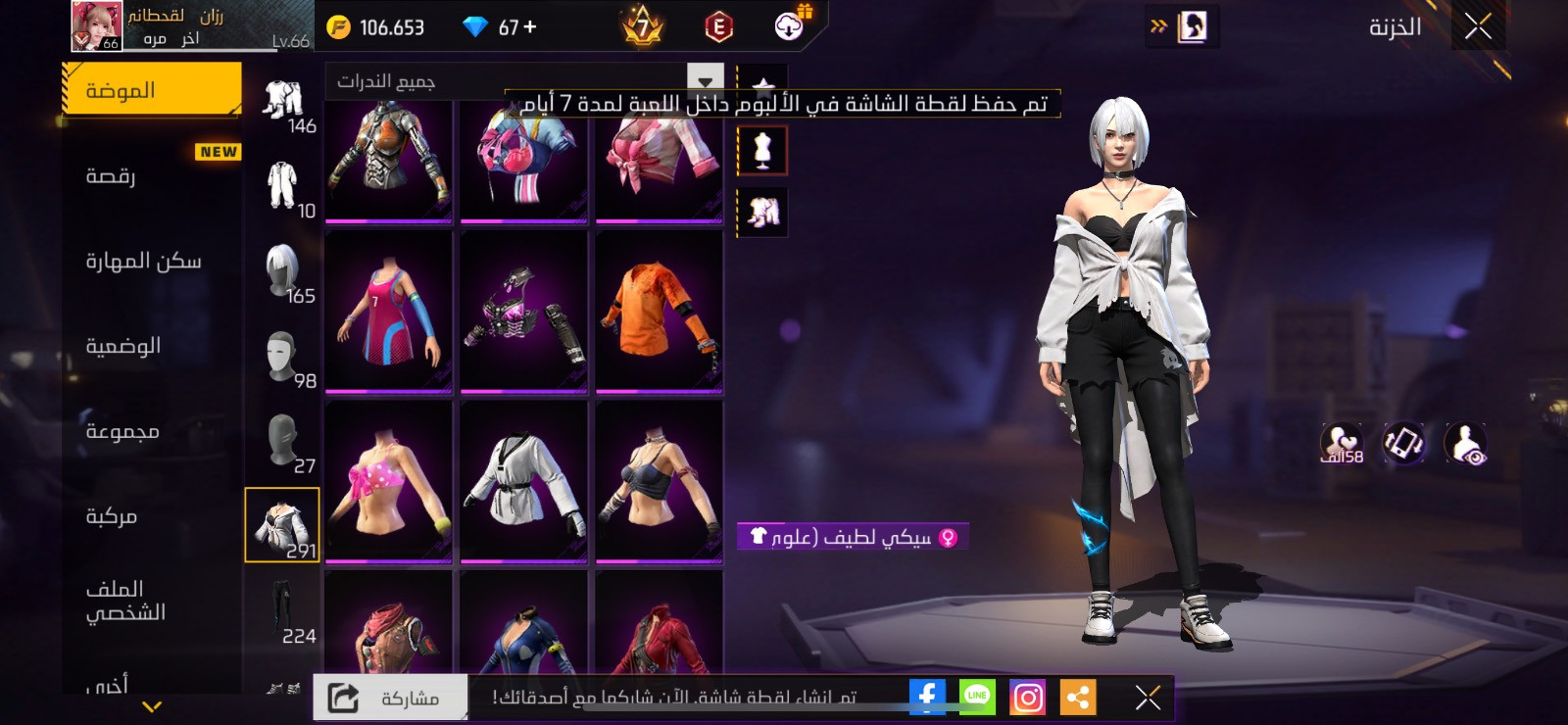1568x725 pixels.
Task: Pick the pink basketball jersey top
Action: 388,311
